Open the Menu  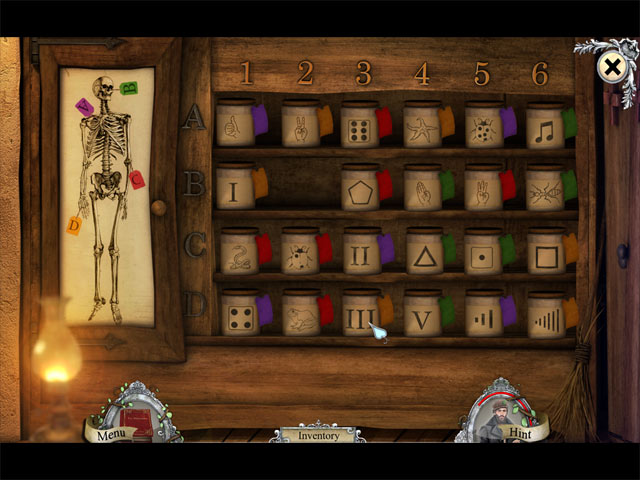click(x=112, y=432)
